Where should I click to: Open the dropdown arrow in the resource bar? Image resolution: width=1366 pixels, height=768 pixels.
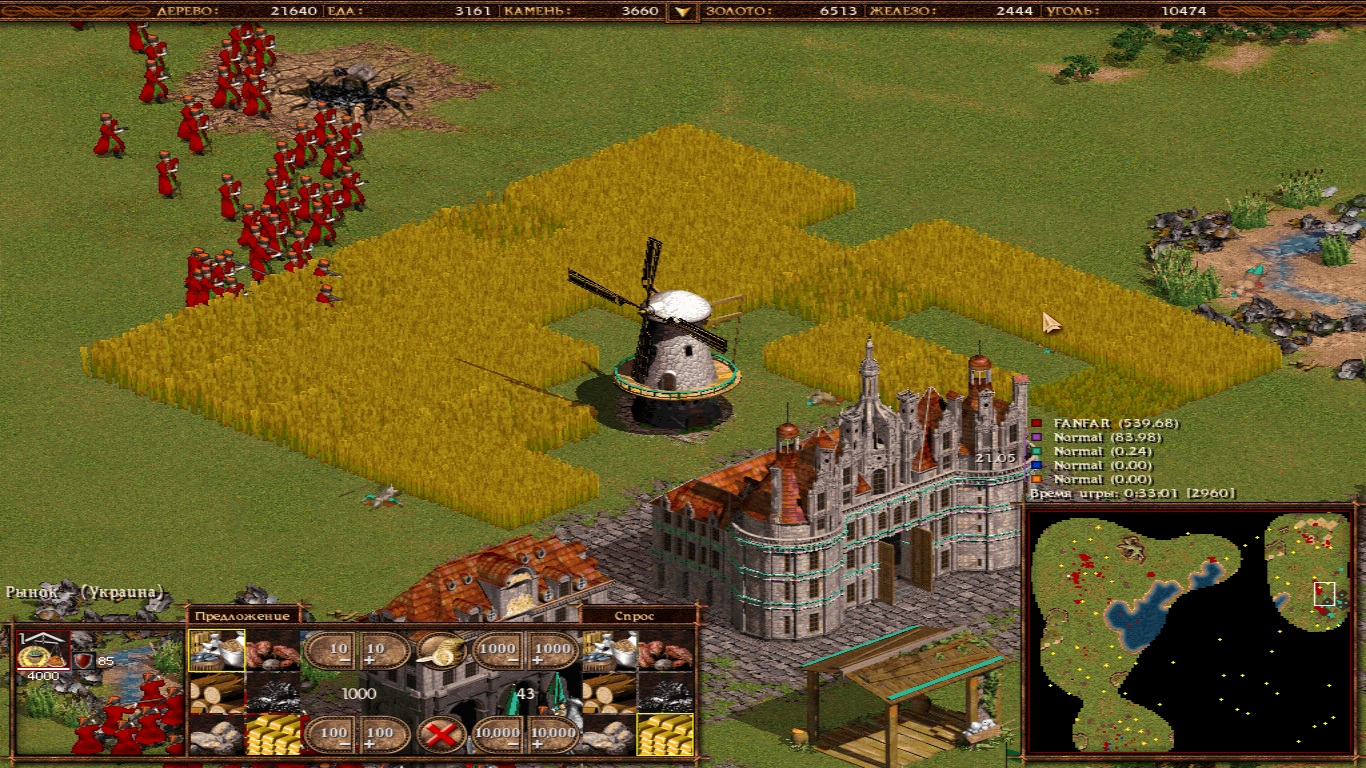683,12
